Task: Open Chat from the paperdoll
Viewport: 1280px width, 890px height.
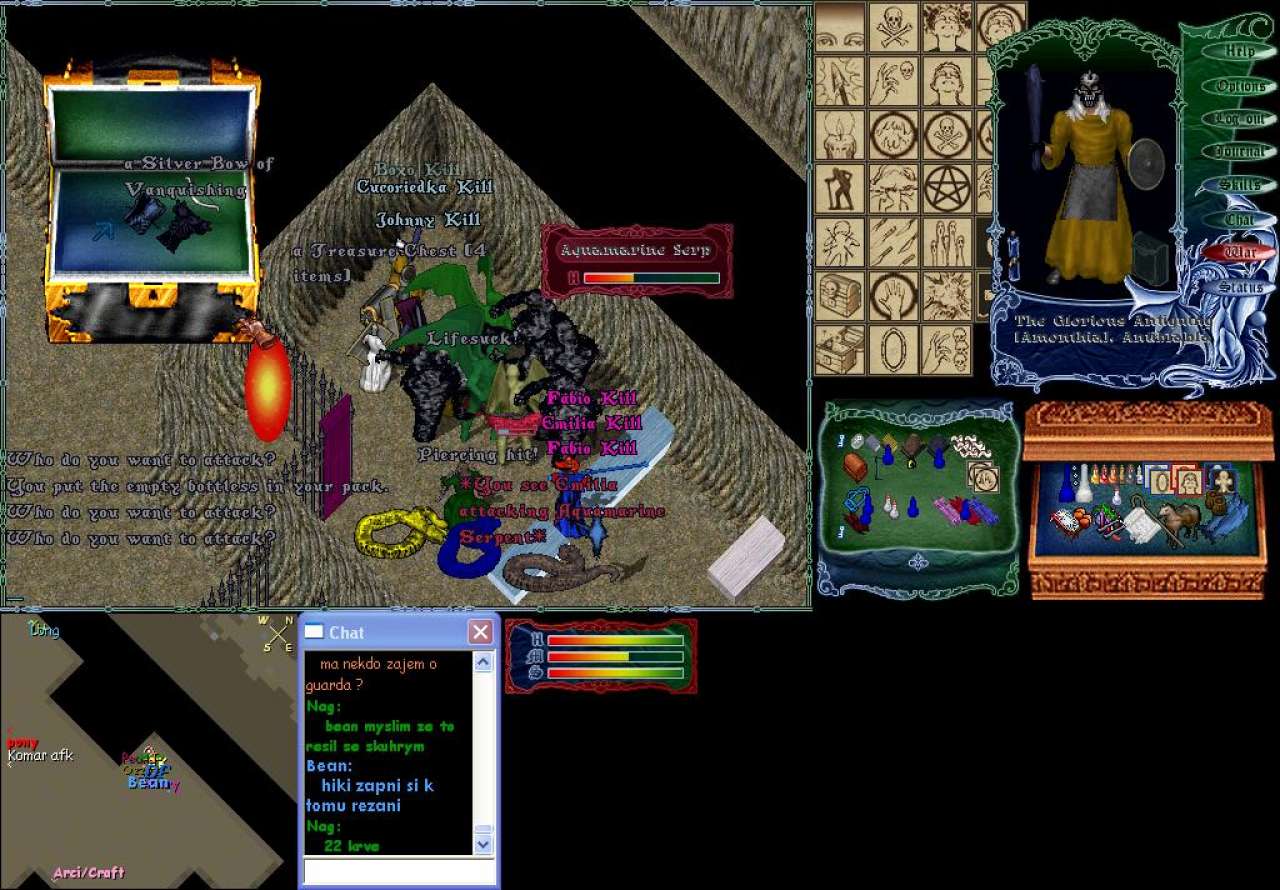Action: (x=1239, y=219)
